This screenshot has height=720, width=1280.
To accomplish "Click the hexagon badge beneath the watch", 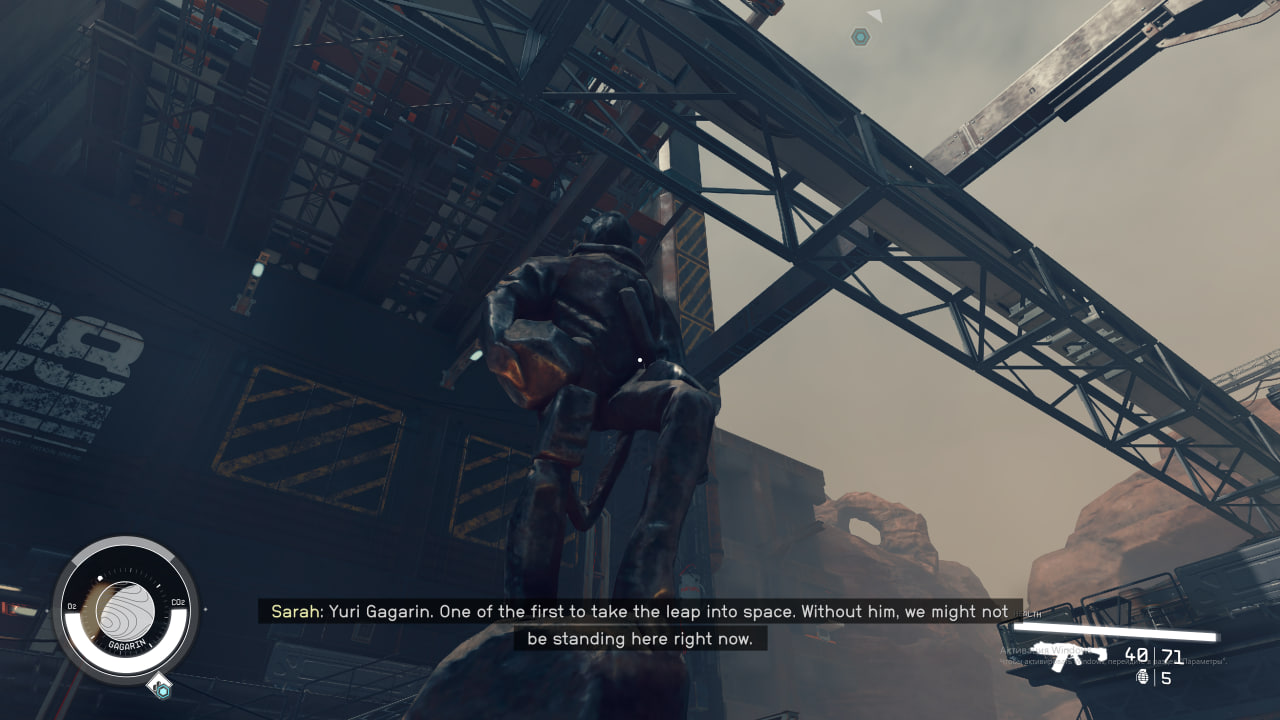I will click(162, 689).
